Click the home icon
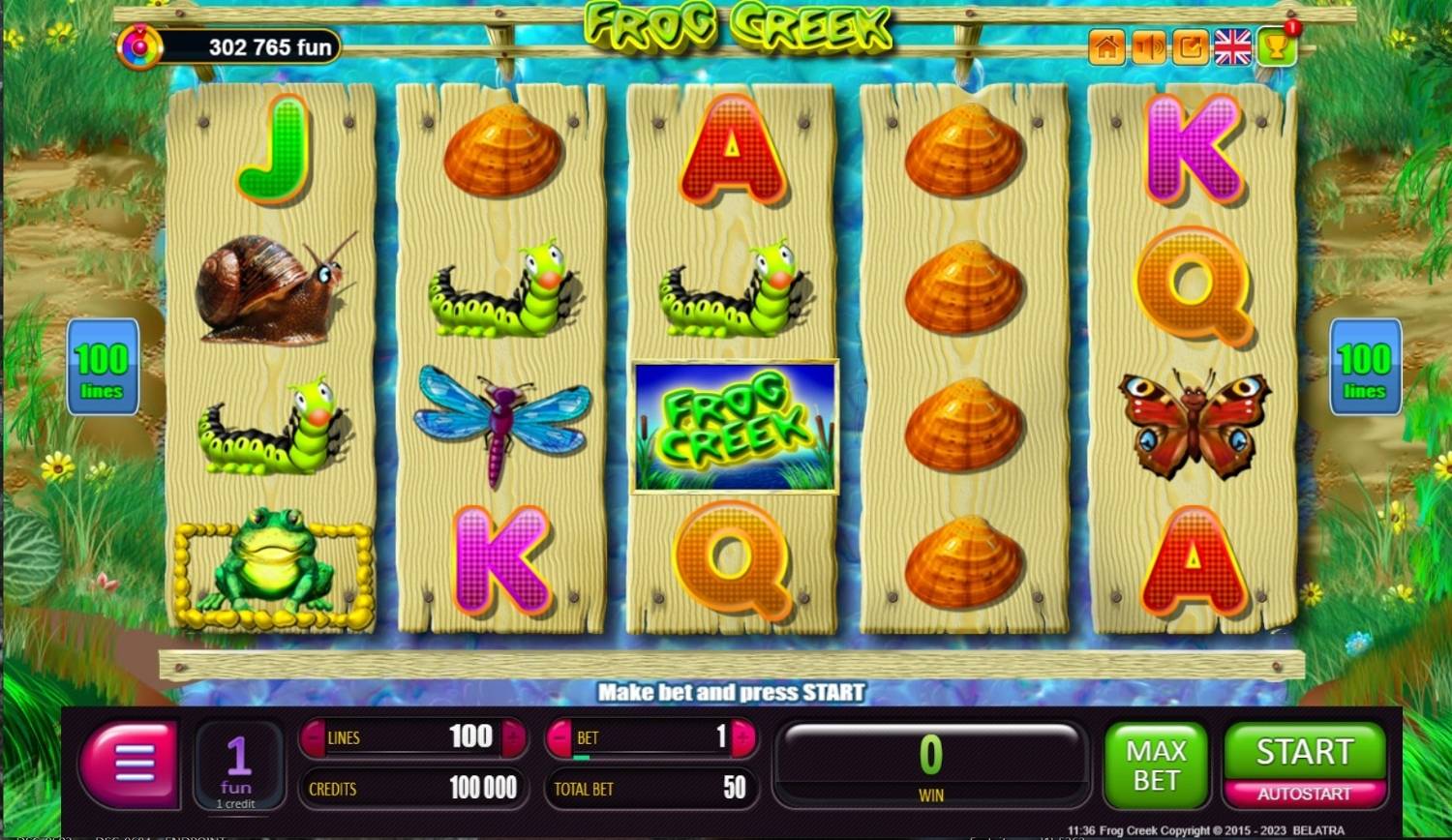This screenshot has height=840, width=1452. coord(1107,48)
